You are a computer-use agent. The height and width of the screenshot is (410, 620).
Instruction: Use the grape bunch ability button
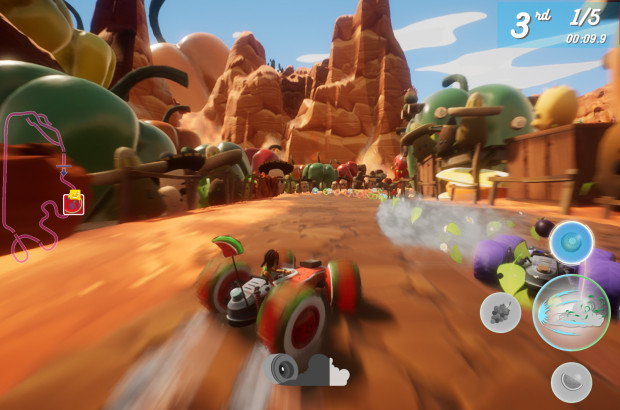(x=500, y=313)
